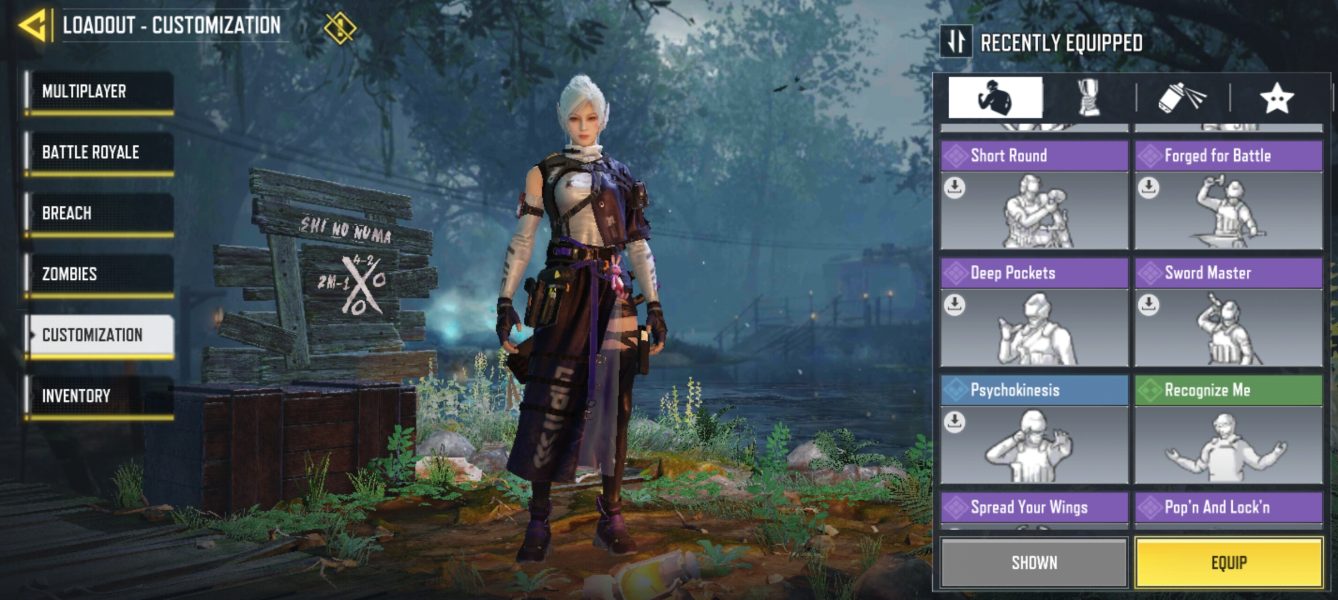Go back using the yellow arrow
1338x600 pixels.
(x=33, y=25)
